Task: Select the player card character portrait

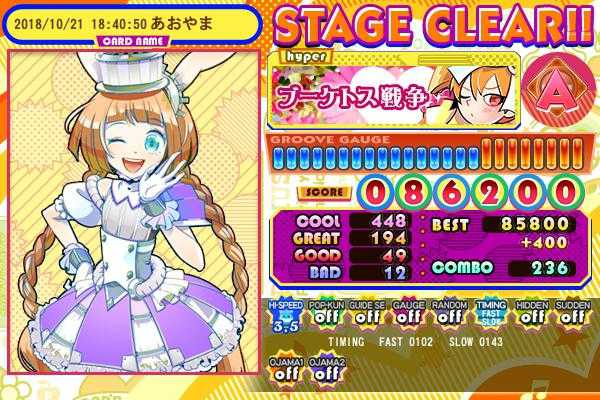Action: tap(133, 215)
